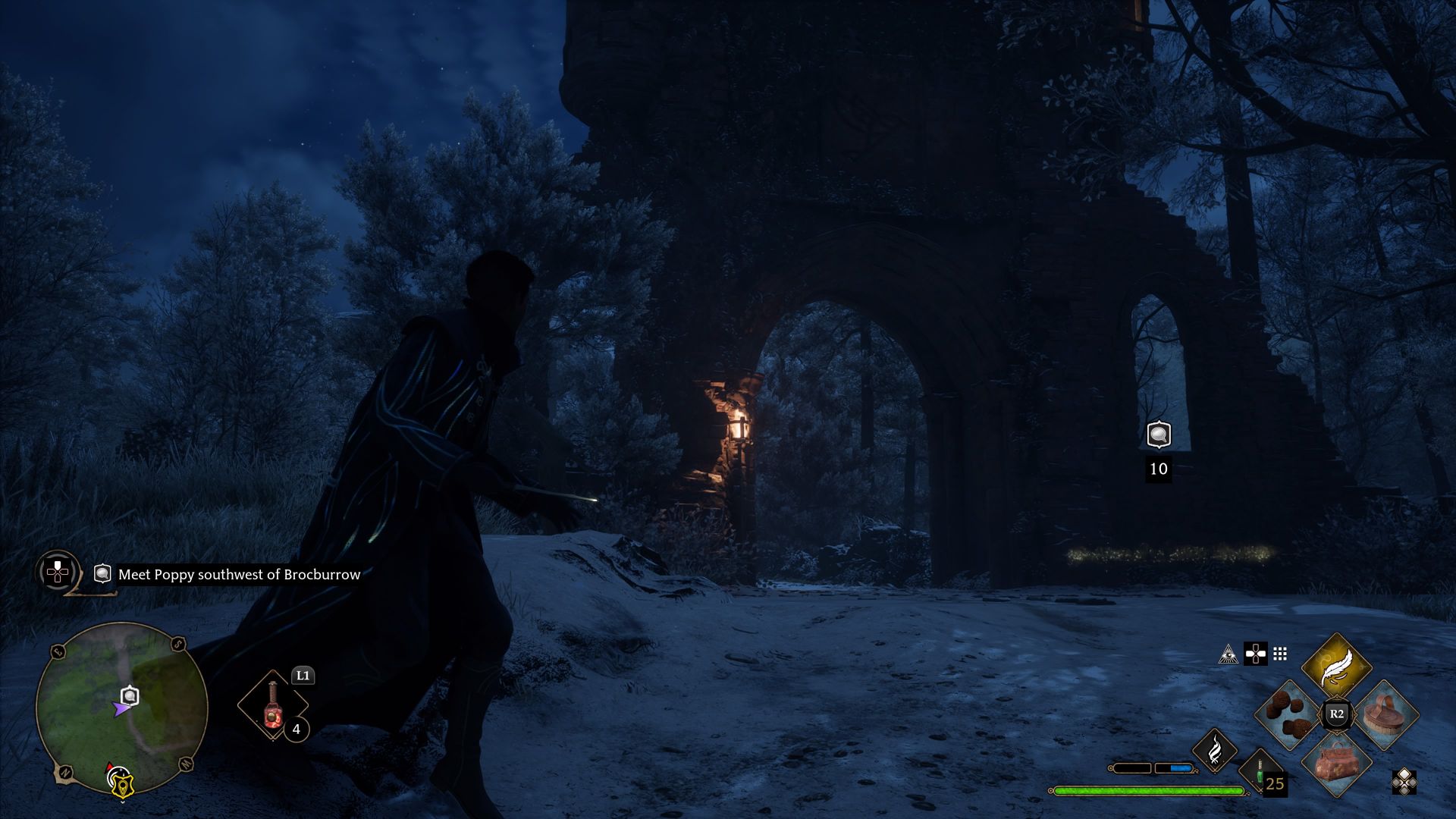Click the ancient magic flame icon
1456x819 pixels.
tap(1214, 750)
